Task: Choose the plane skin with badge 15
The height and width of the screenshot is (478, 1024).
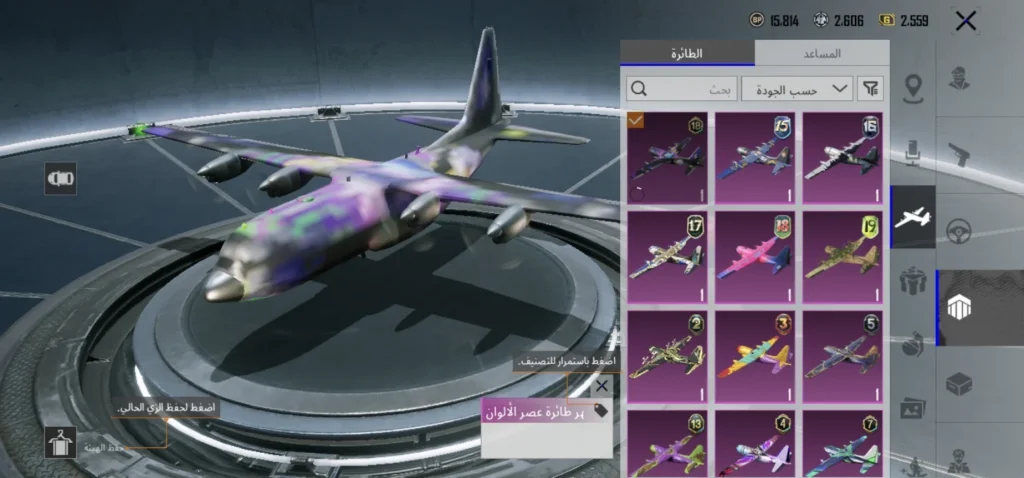Action: (x=755, y=156)
